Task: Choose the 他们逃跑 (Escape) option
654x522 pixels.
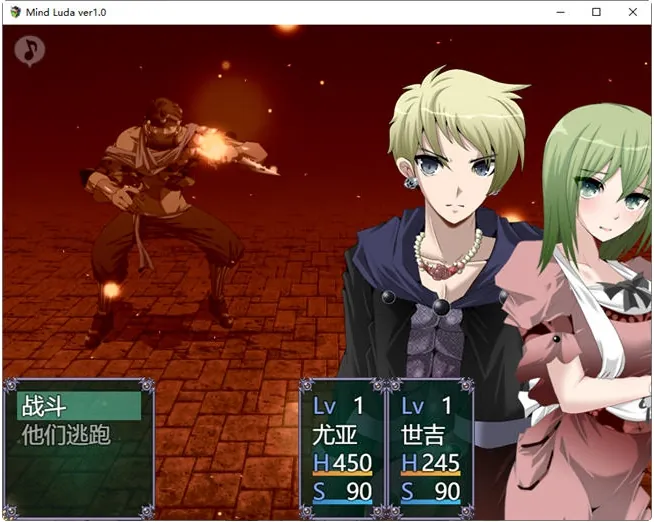Action: 79,435
